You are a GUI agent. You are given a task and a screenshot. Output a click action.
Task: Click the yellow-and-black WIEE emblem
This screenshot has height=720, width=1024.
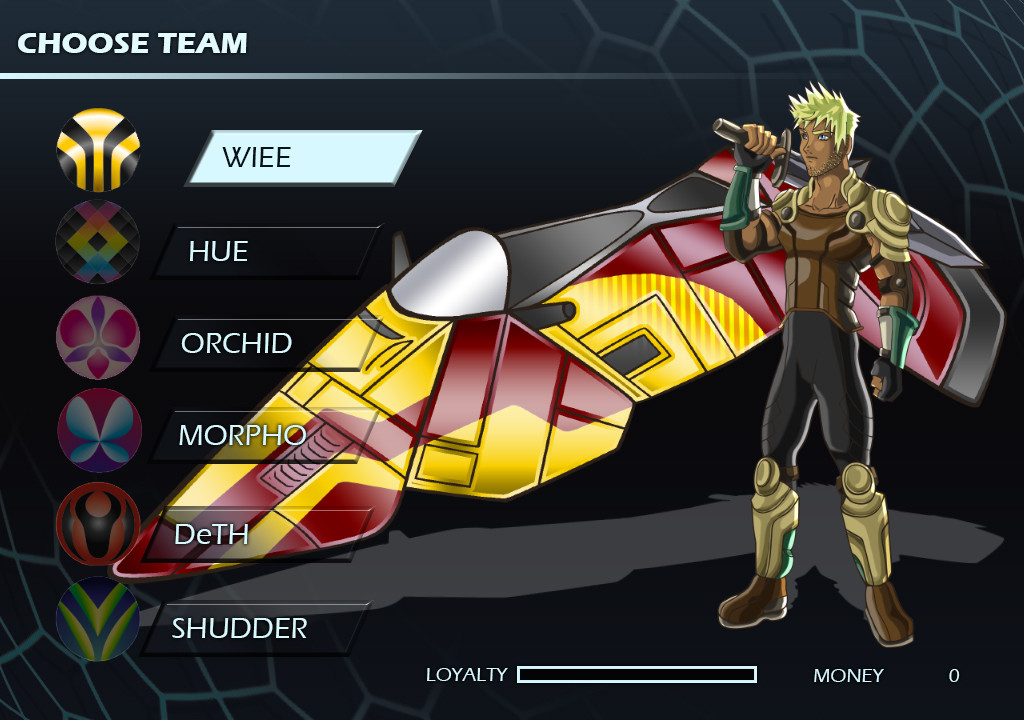pos(98,150)
